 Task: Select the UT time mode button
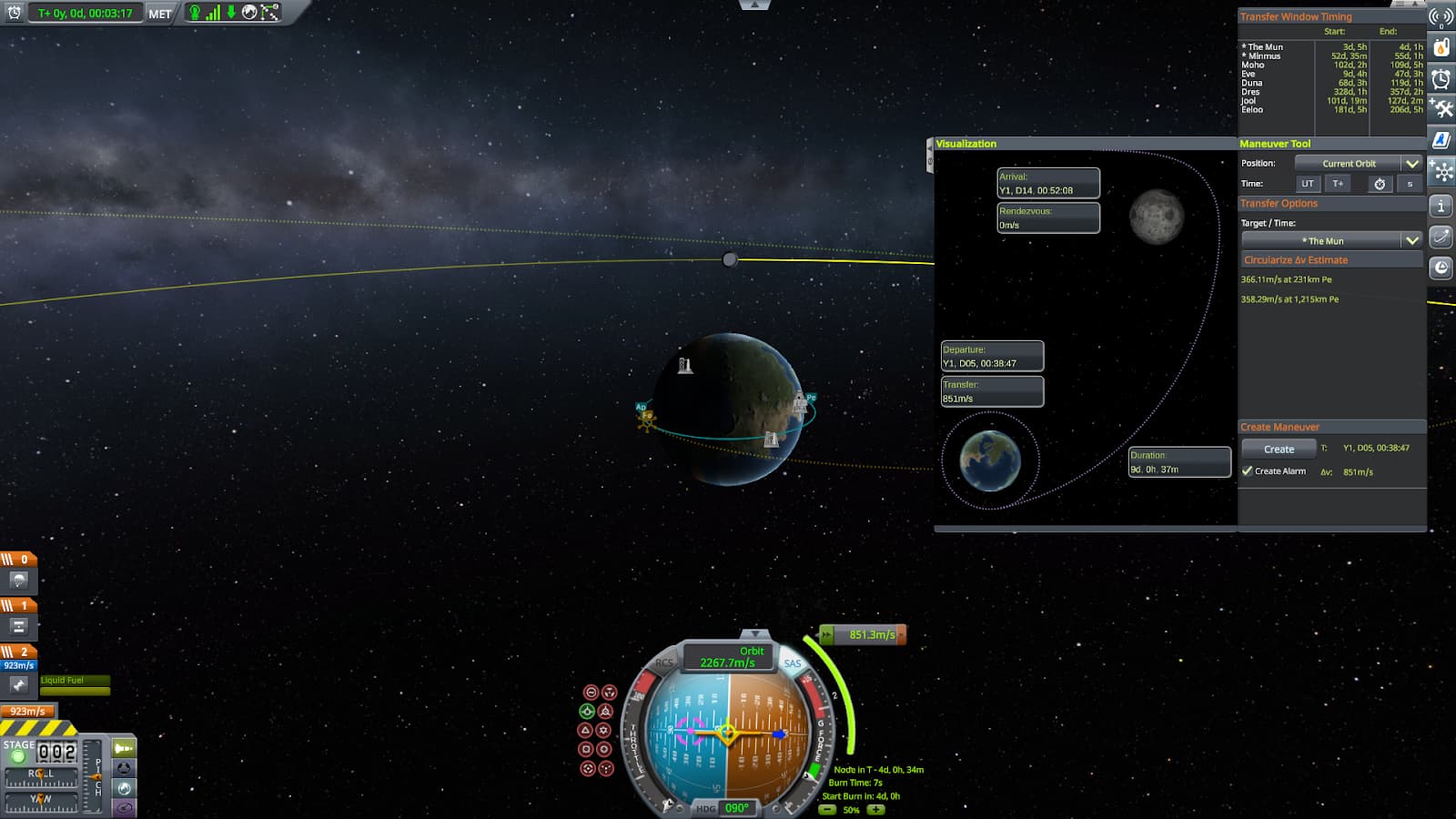tap(1308, 184)
